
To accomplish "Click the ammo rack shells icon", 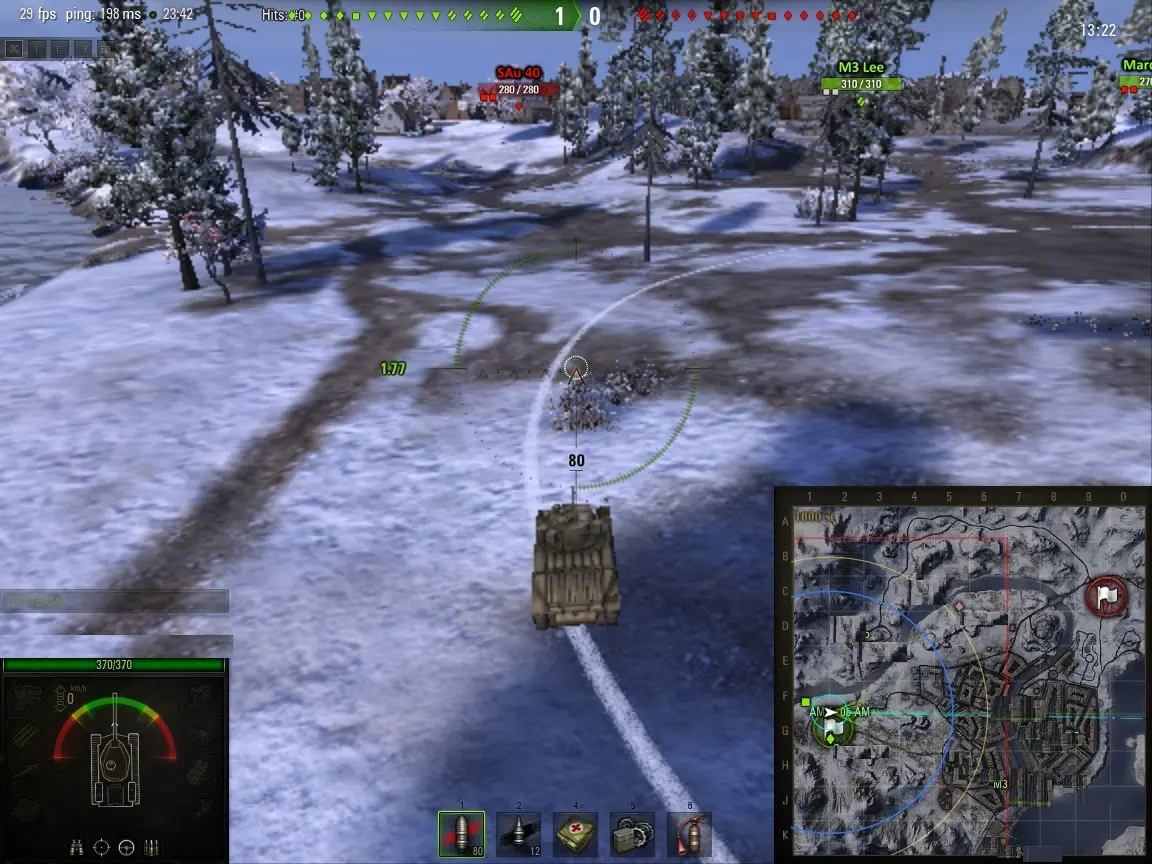I will click(152, 848).
